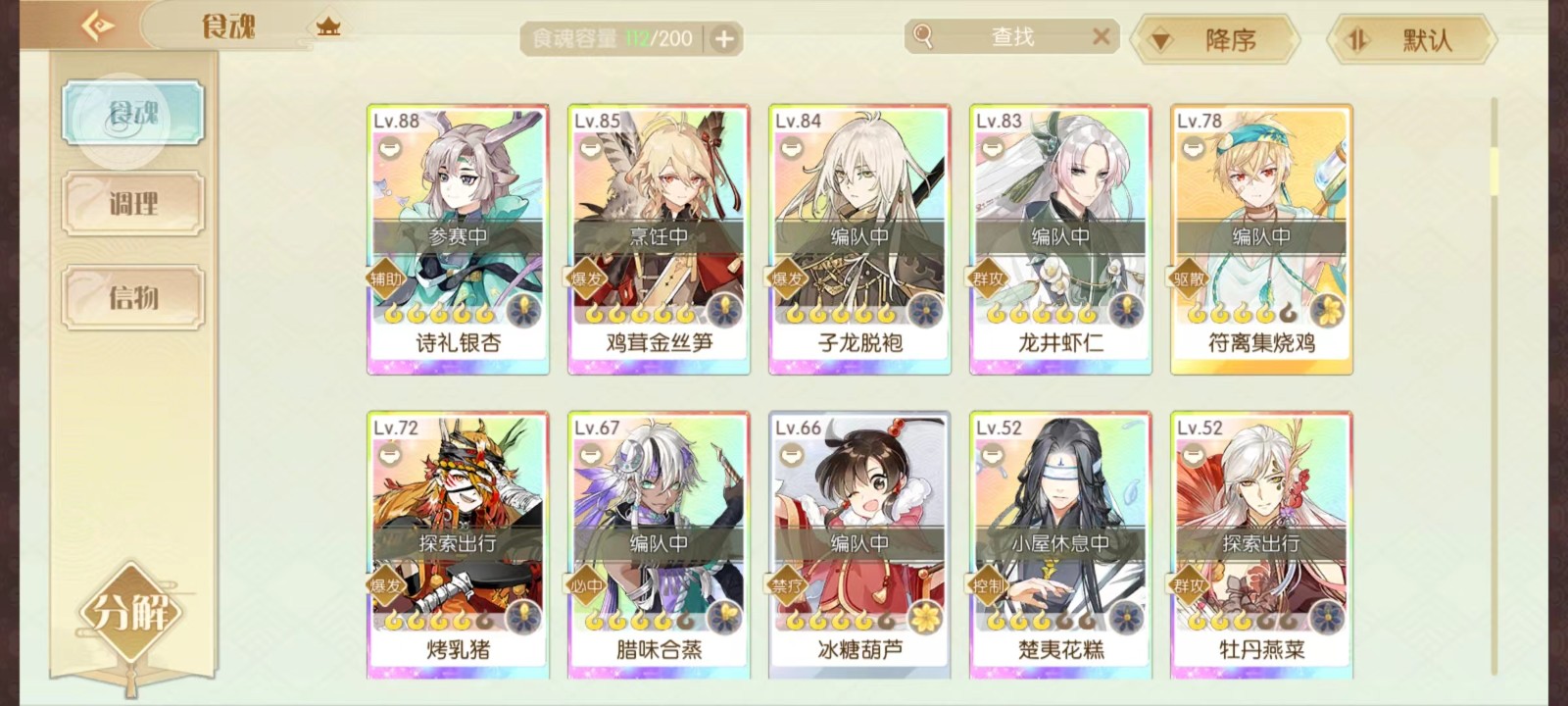Switch to the 调理 tab
Screen dimensions: 1568x706
point(132,204)
